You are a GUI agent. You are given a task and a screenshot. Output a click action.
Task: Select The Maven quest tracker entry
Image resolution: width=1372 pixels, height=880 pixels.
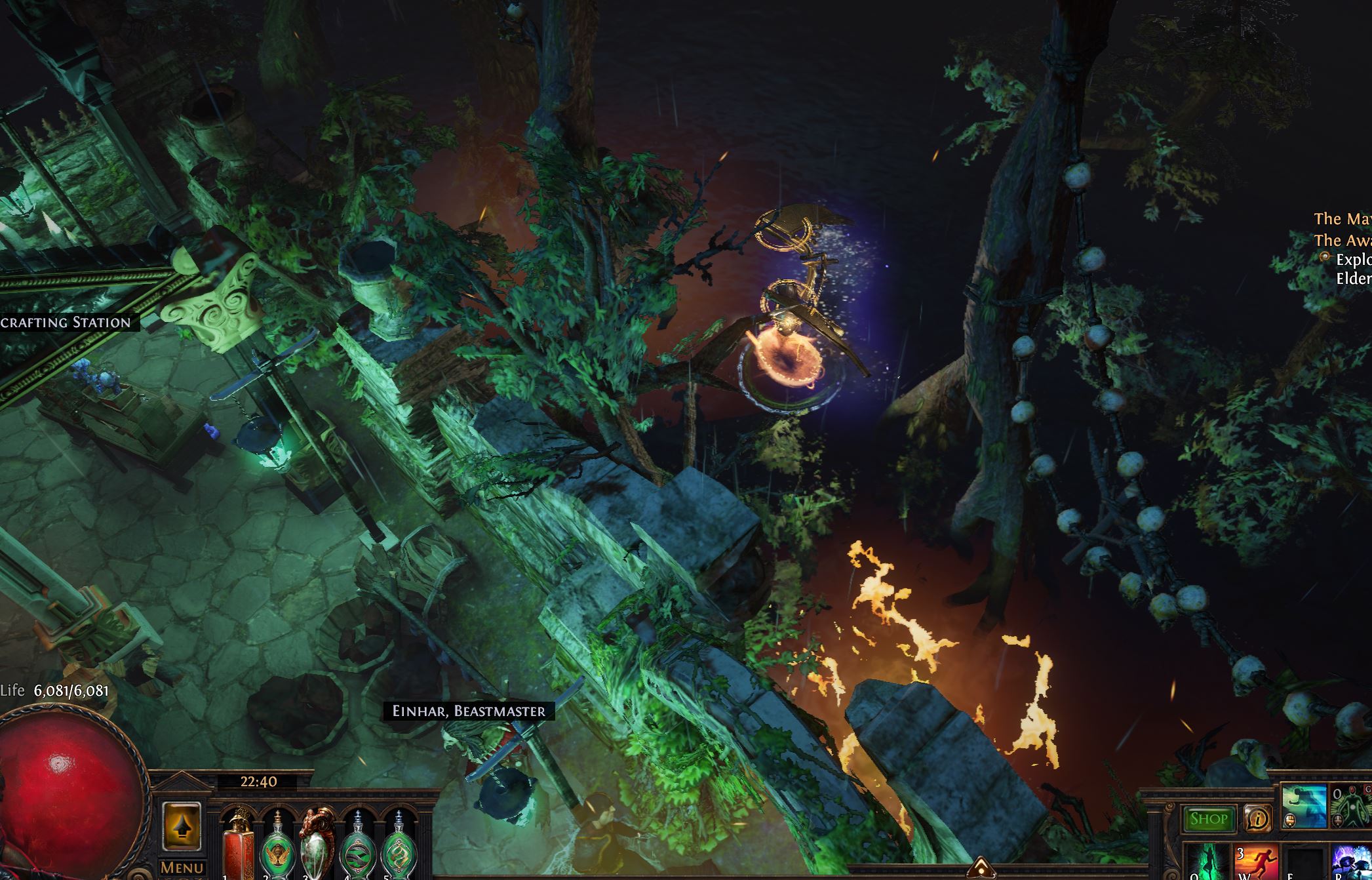1342,219
